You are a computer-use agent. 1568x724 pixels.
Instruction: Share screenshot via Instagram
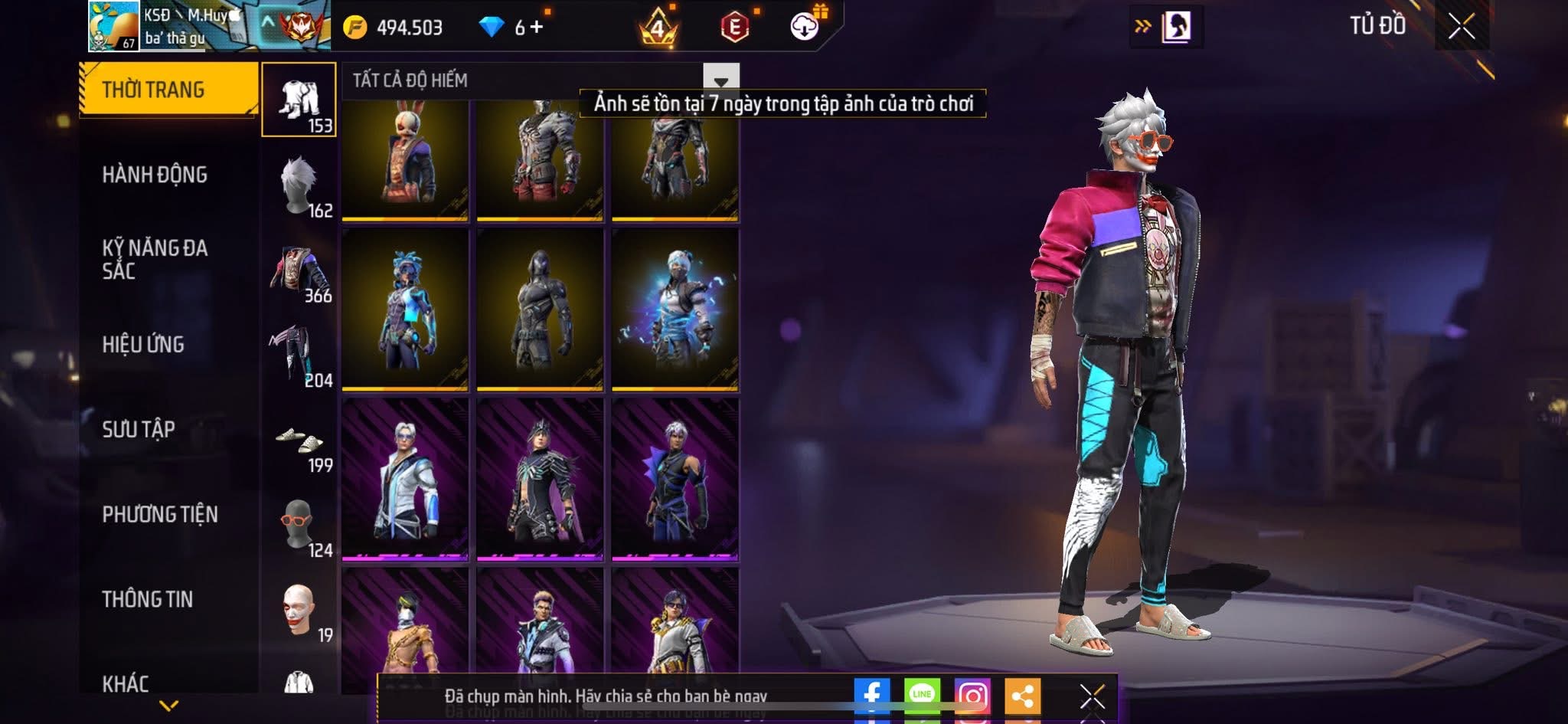pyautogui.click(x=972, y=696)
